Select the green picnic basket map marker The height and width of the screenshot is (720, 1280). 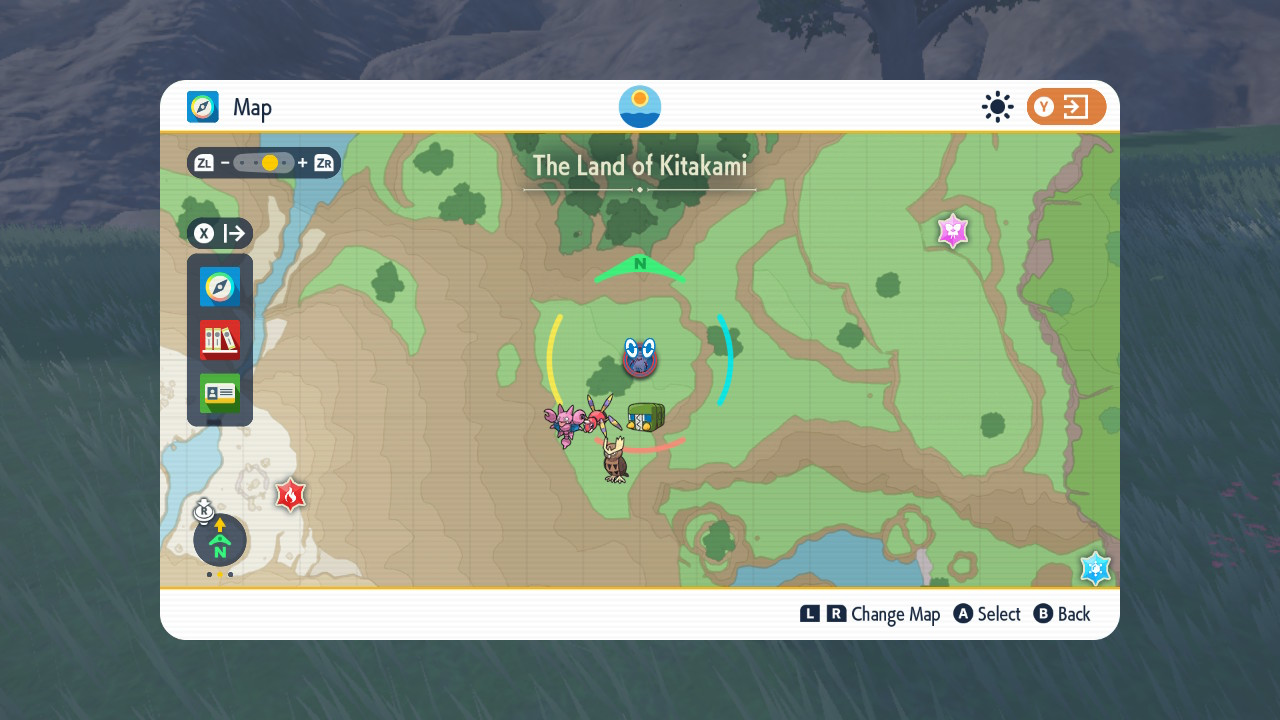click(x=645, y=417)
